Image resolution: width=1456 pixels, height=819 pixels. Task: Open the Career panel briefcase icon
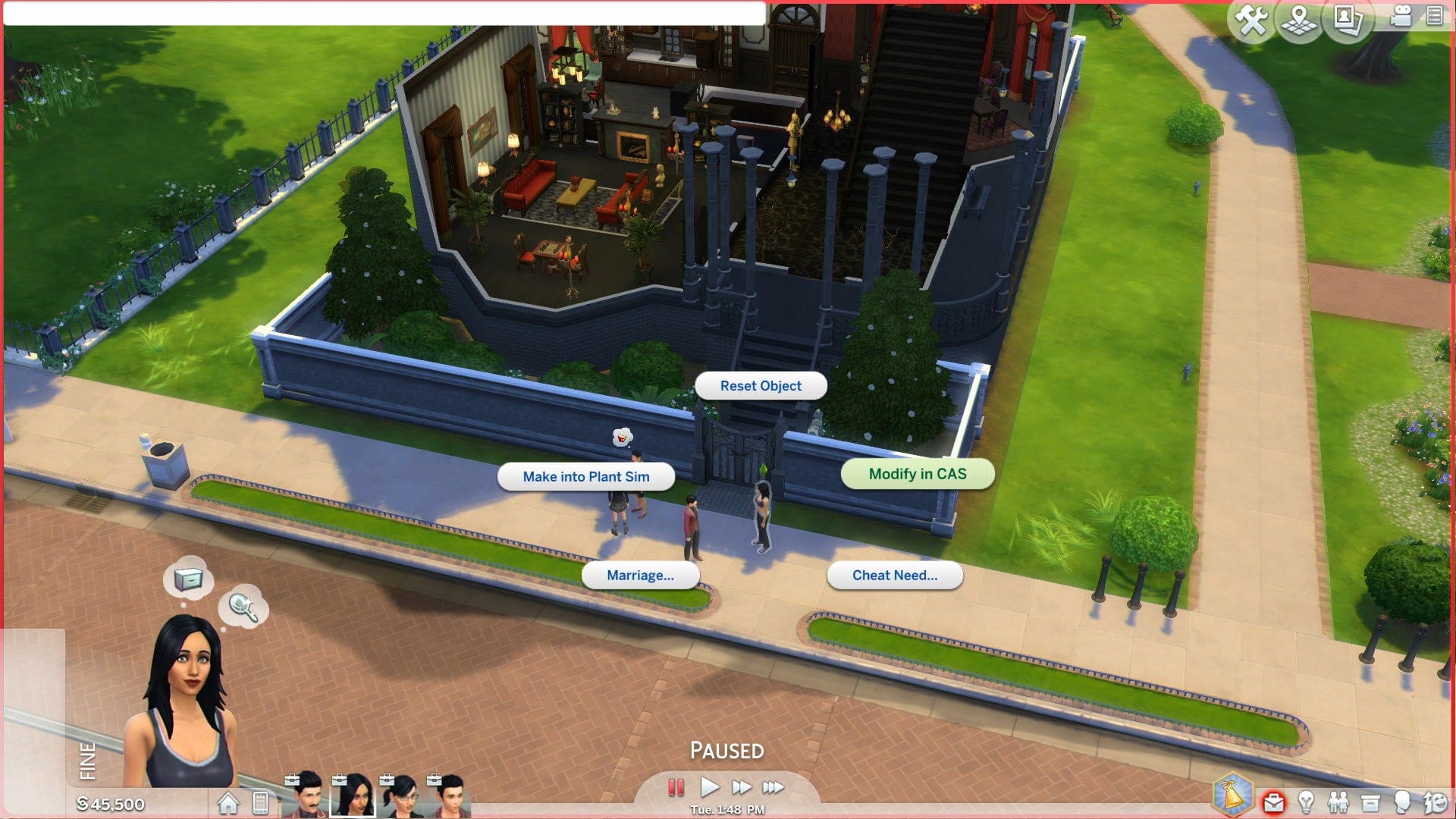tap(1273, 802)
